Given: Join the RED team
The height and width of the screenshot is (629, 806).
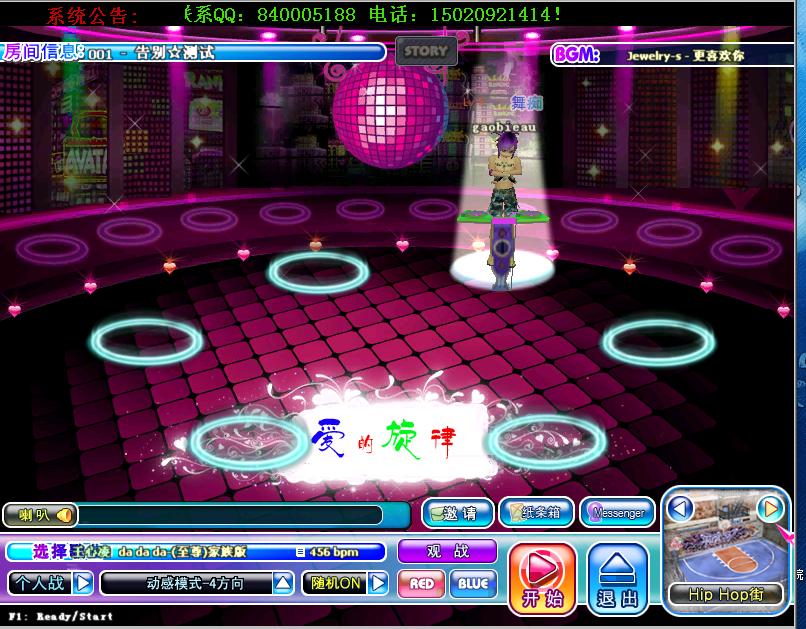Looking at the screenshot, I should [x=421, y=583].
